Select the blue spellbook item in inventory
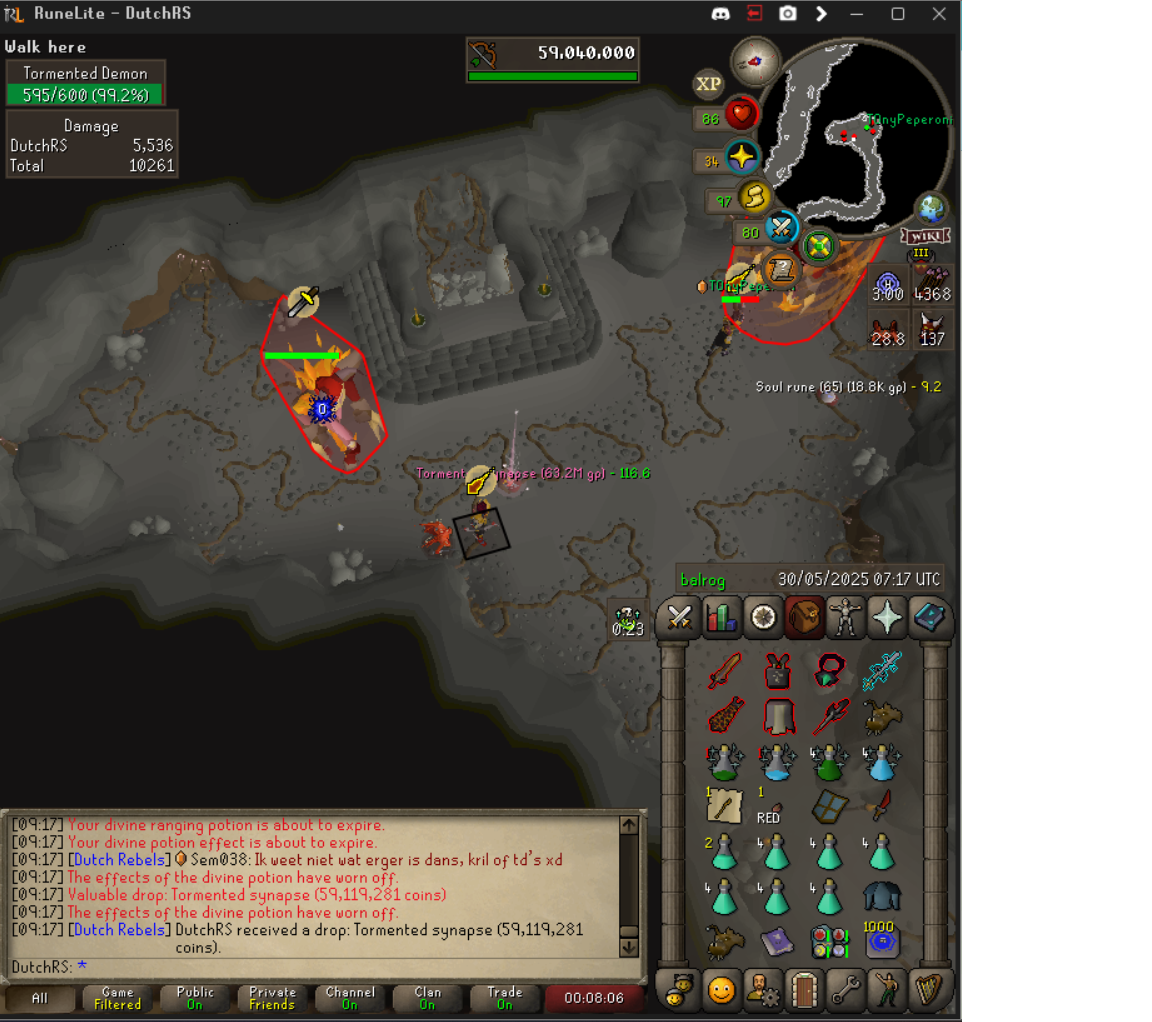The image size is (1152, 1022). coord(777,942)
